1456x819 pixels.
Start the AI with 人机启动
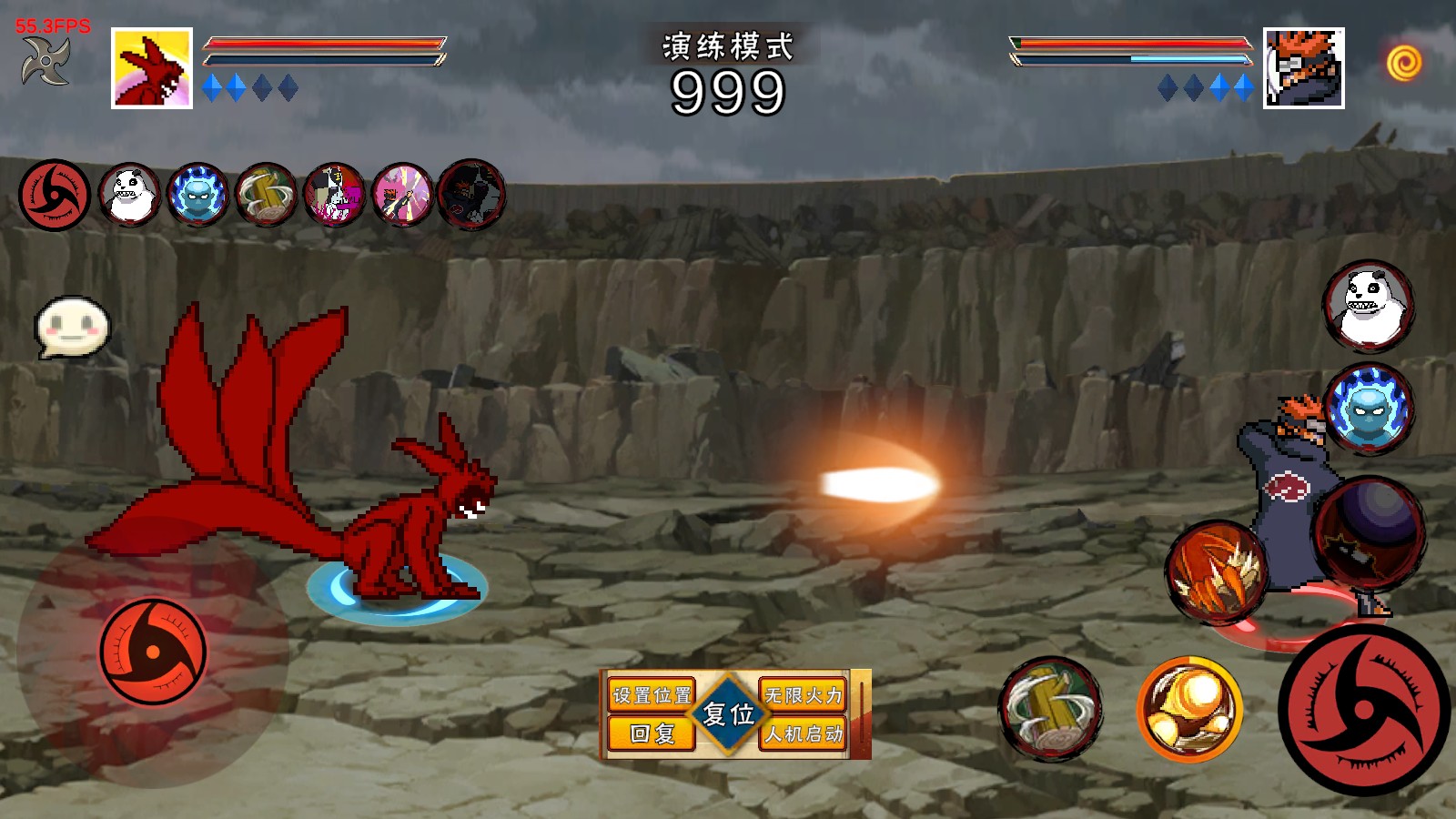tap(804, 733)
